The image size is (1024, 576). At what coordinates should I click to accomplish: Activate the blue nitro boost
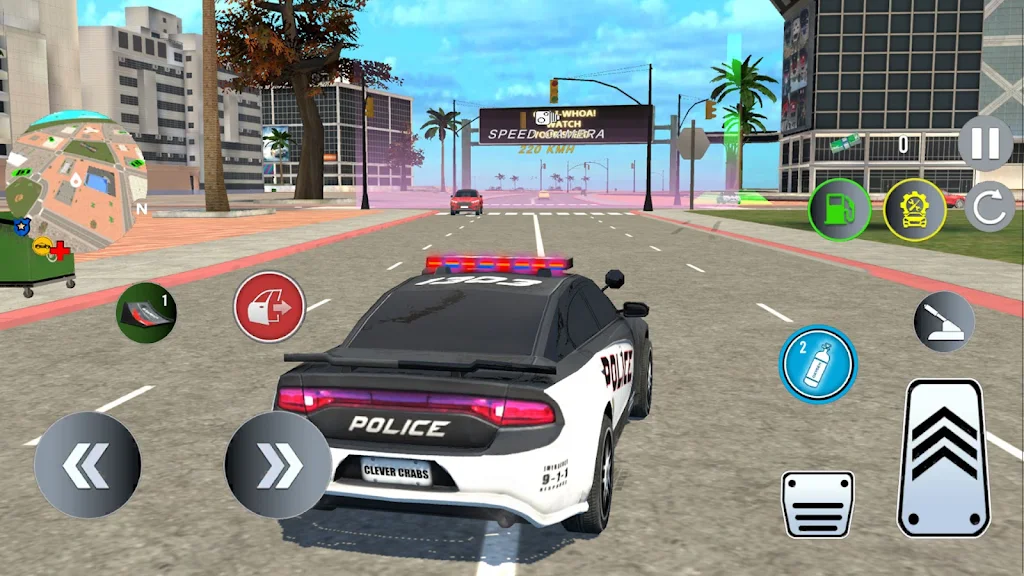coord(818,364)
